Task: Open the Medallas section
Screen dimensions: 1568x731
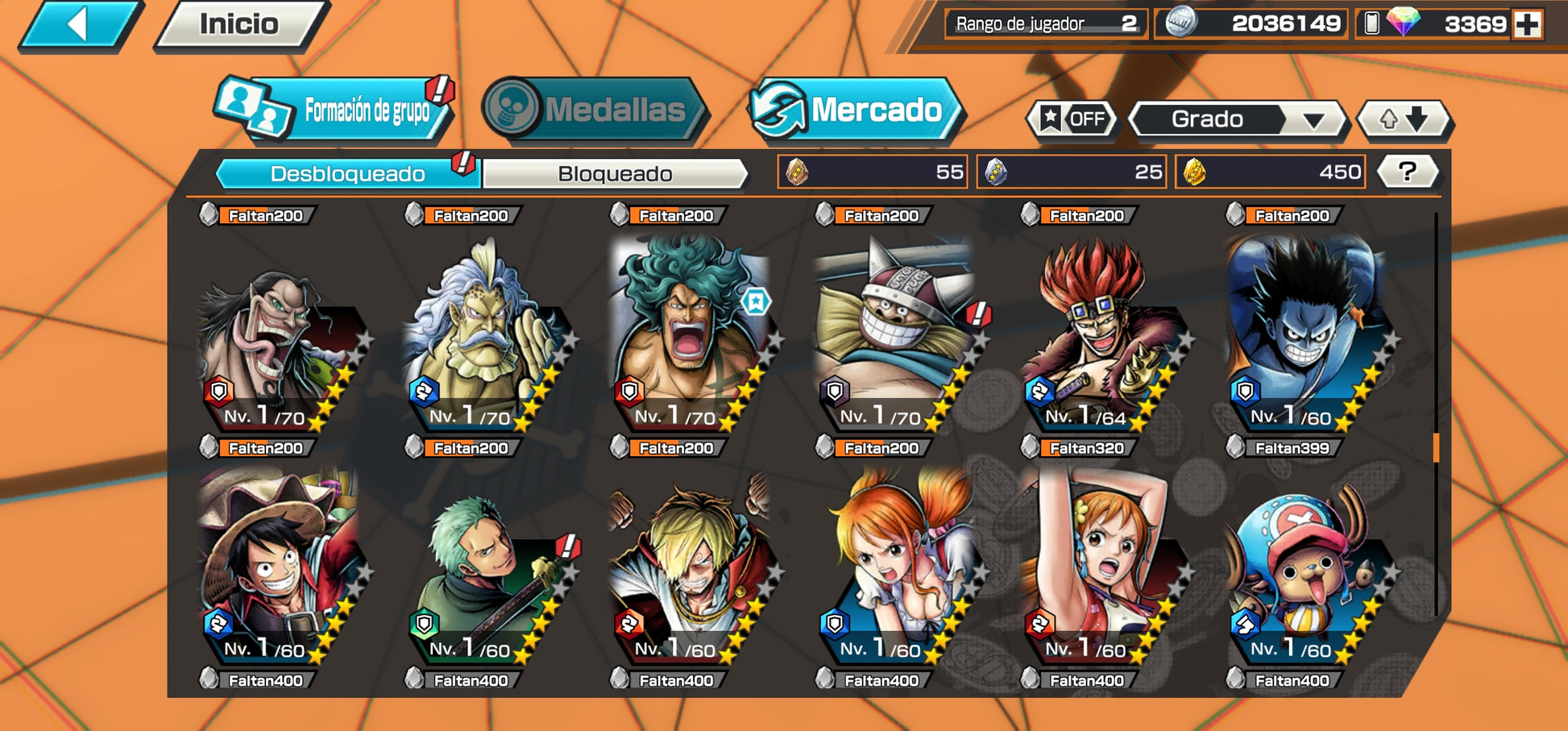Action: point(595,110)
